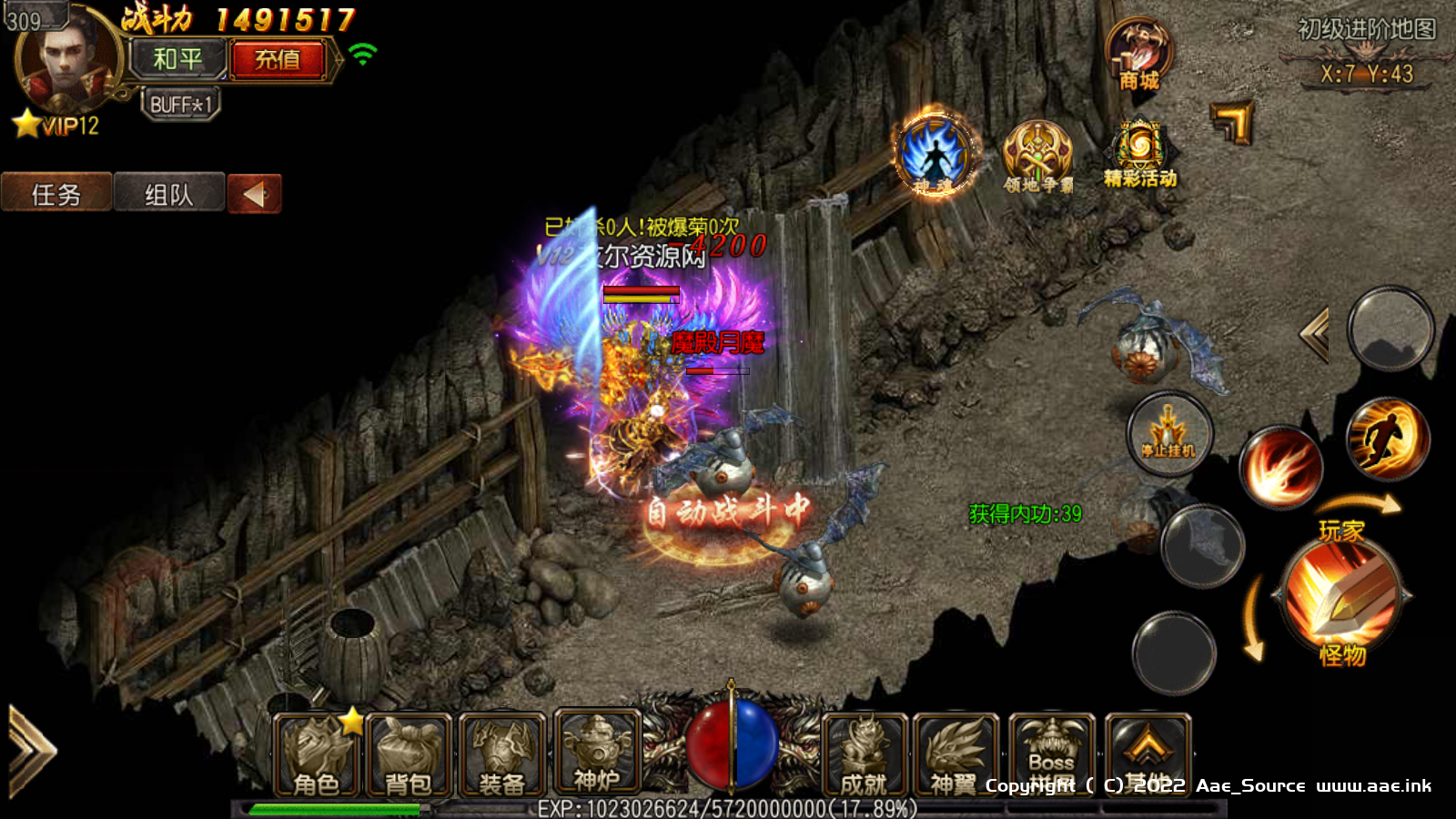Screen dimensions: 1456x819
Task: Open 精彩活动 events icon
Action: click(x=1139, y=155)
